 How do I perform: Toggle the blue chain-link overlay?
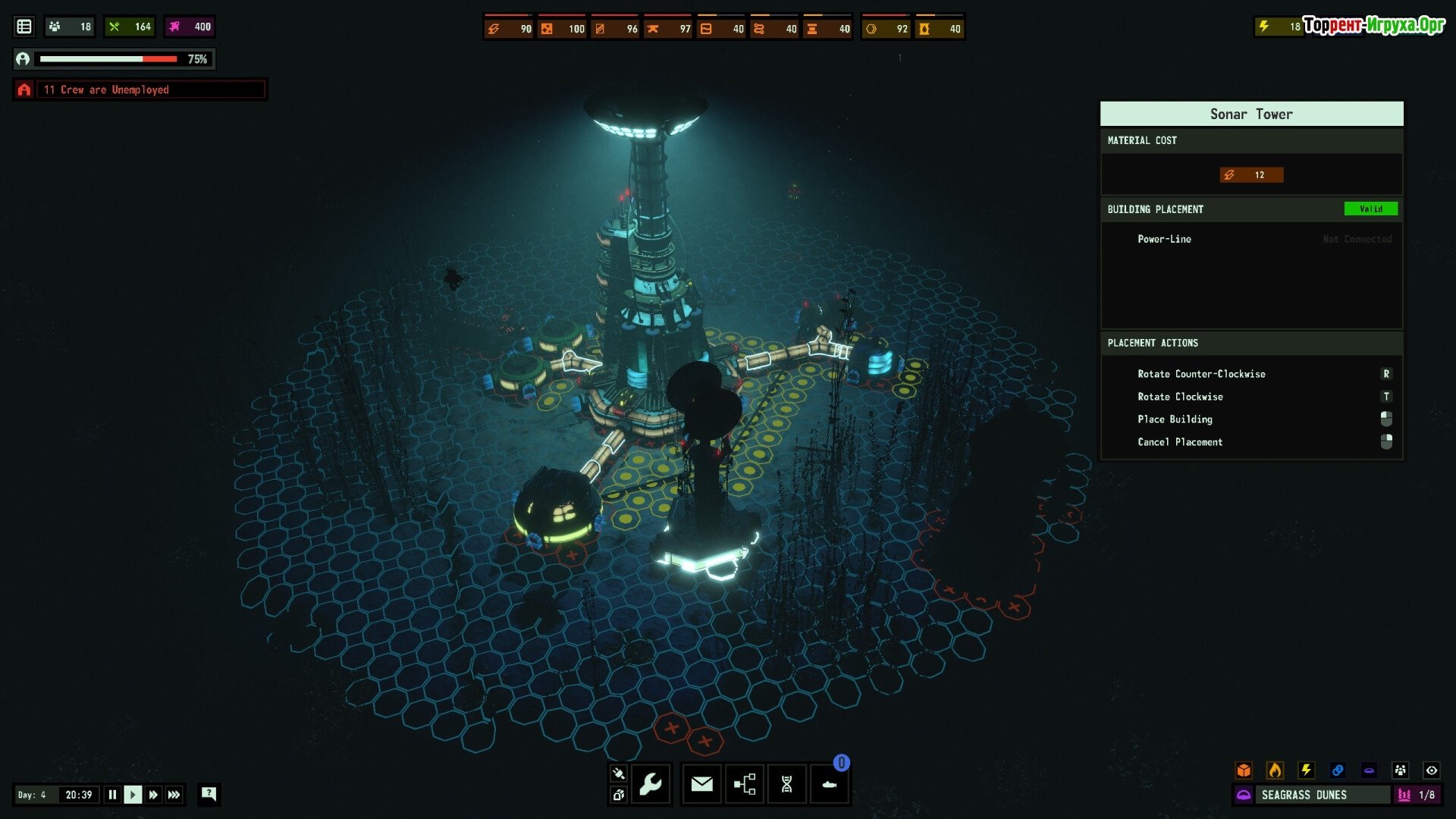tap(1338, 770)
